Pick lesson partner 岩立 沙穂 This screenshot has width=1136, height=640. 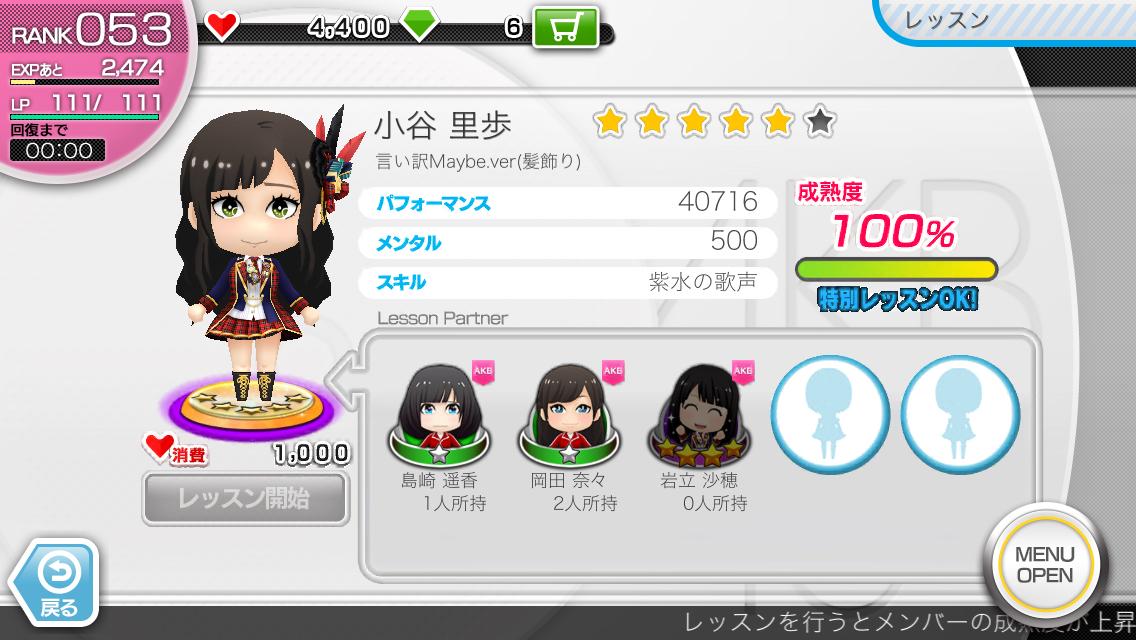coord(701,412)
